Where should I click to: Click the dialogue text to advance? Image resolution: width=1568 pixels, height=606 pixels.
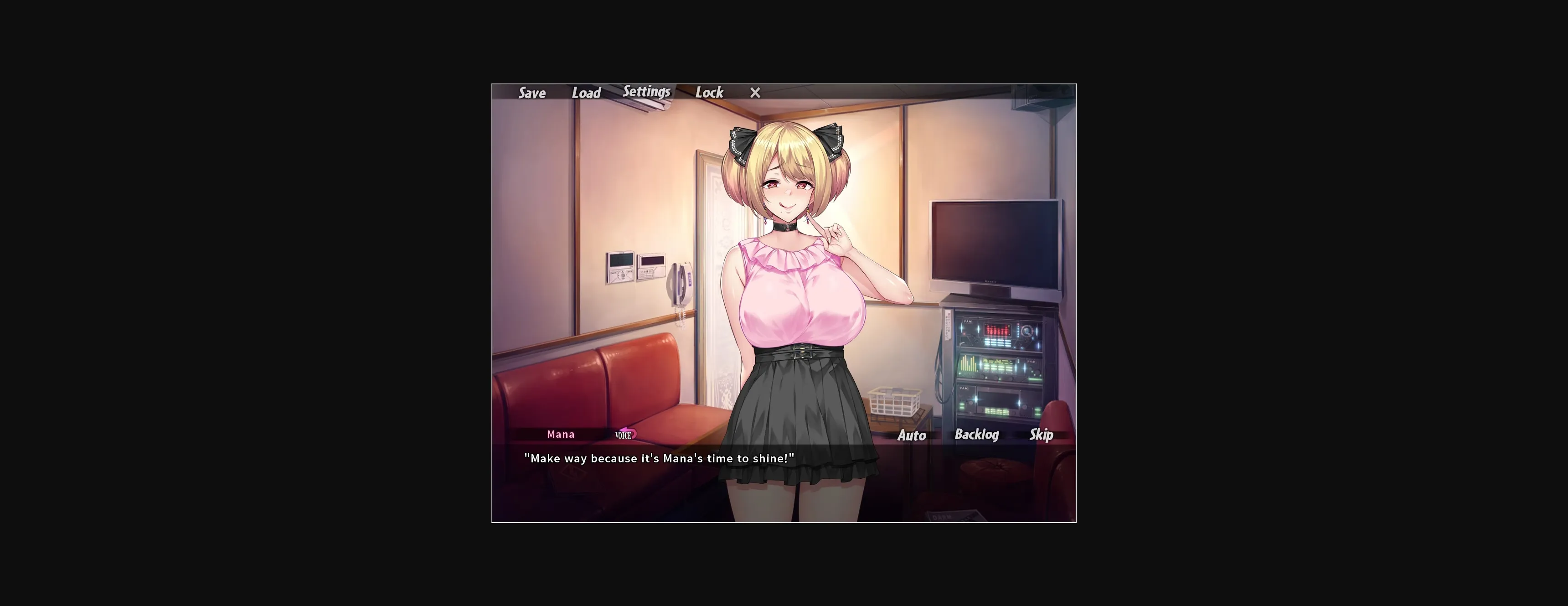pyautogui.click(x=660, y=459)
